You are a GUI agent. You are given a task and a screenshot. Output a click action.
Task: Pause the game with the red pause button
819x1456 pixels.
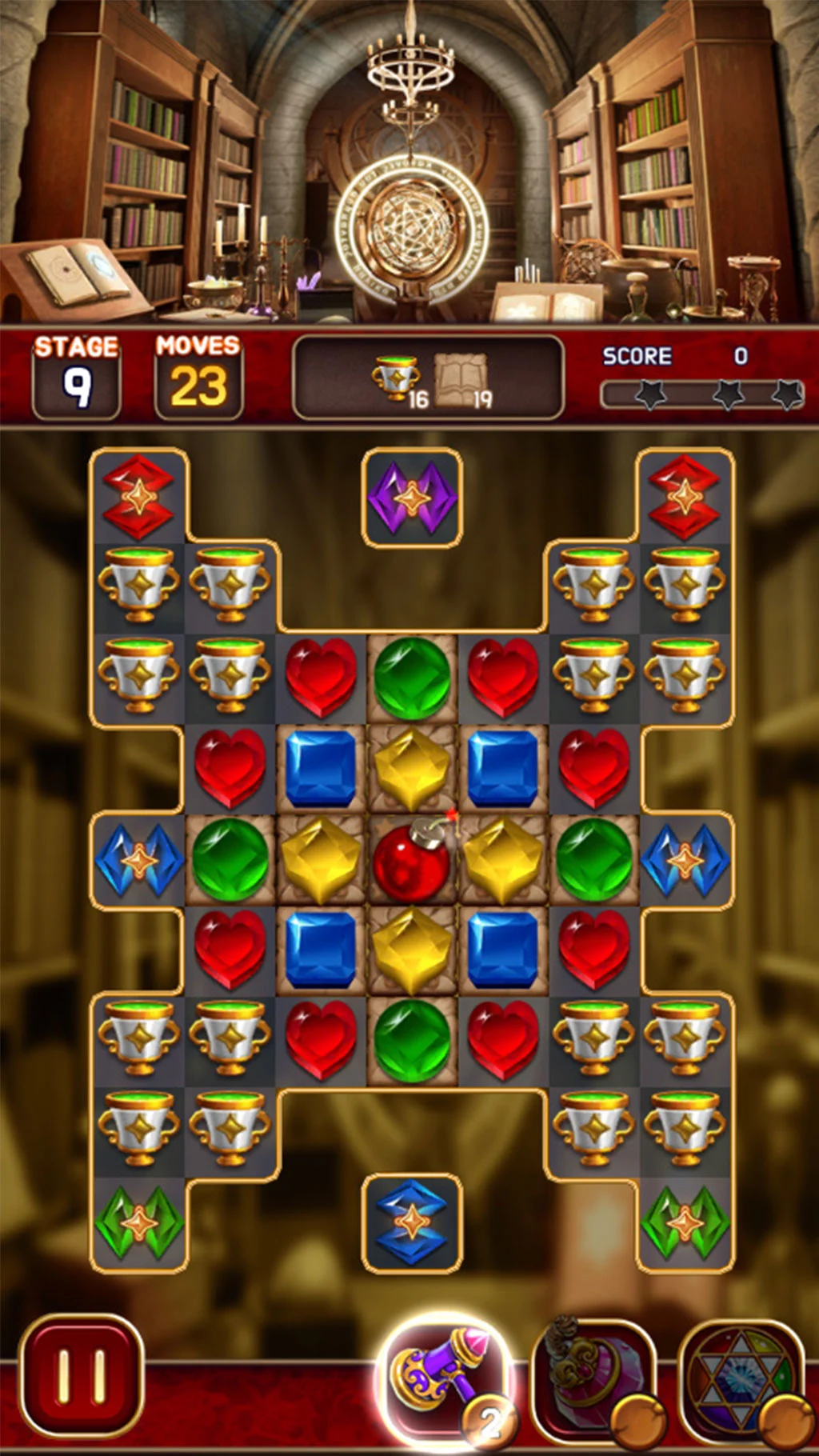click(x=81, y=1378)
